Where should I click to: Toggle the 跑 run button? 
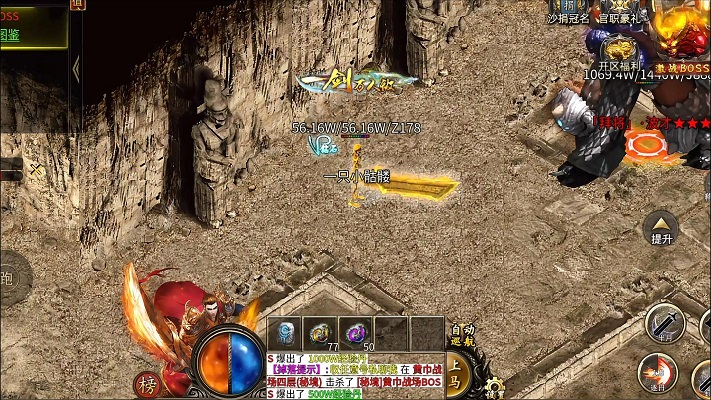tap(8, 277)
